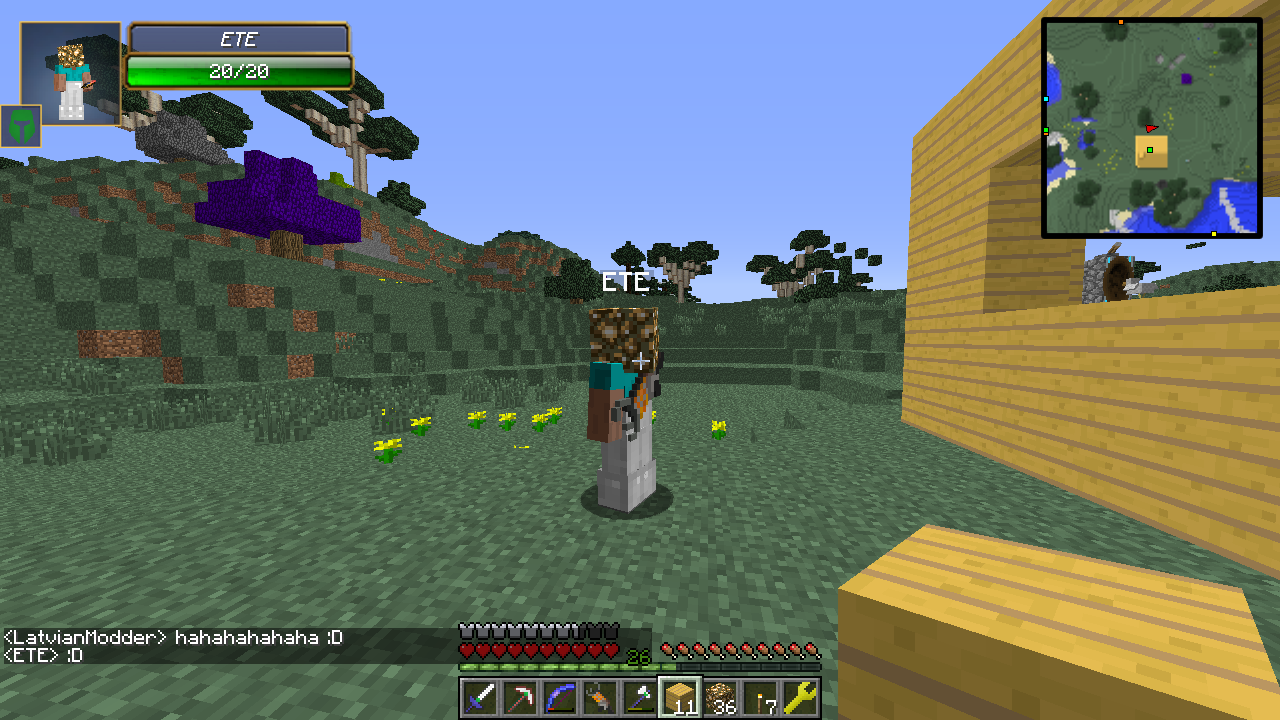
Task: Select the wooden planks stack slot
Action: click(x=680, y=697)
